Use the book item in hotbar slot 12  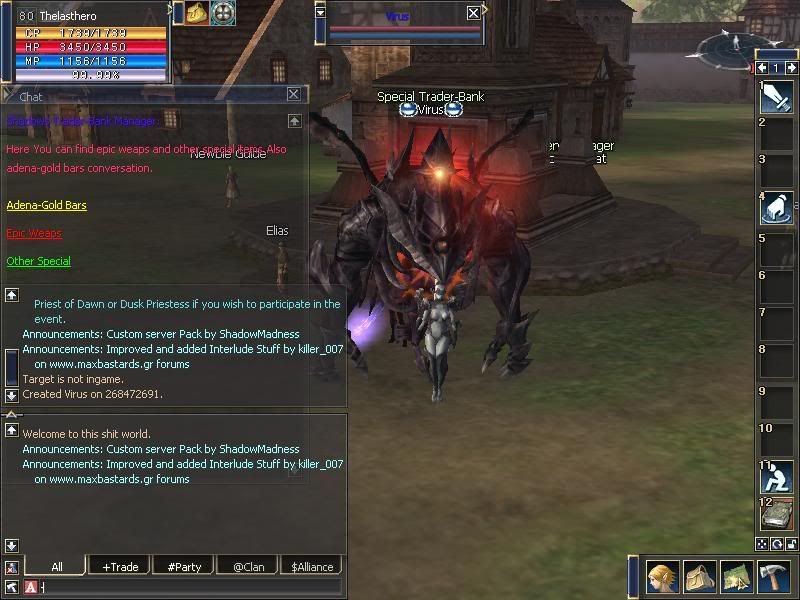tap(777, 515)
